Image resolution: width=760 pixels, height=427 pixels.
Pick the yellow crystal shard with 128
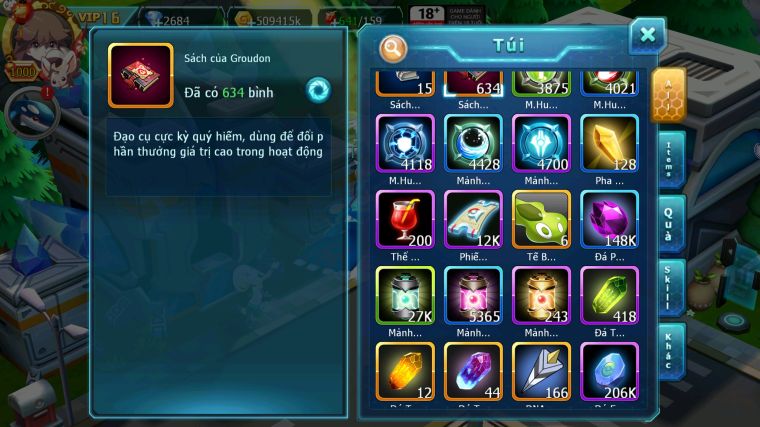click(x=609, y=143)
